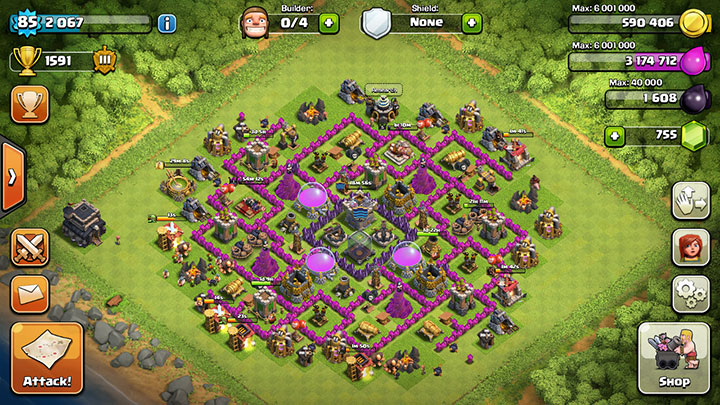Viewport: 720px width, 405px height.
Task: Expand the orange side panel arrow
Action: [12, 177]
